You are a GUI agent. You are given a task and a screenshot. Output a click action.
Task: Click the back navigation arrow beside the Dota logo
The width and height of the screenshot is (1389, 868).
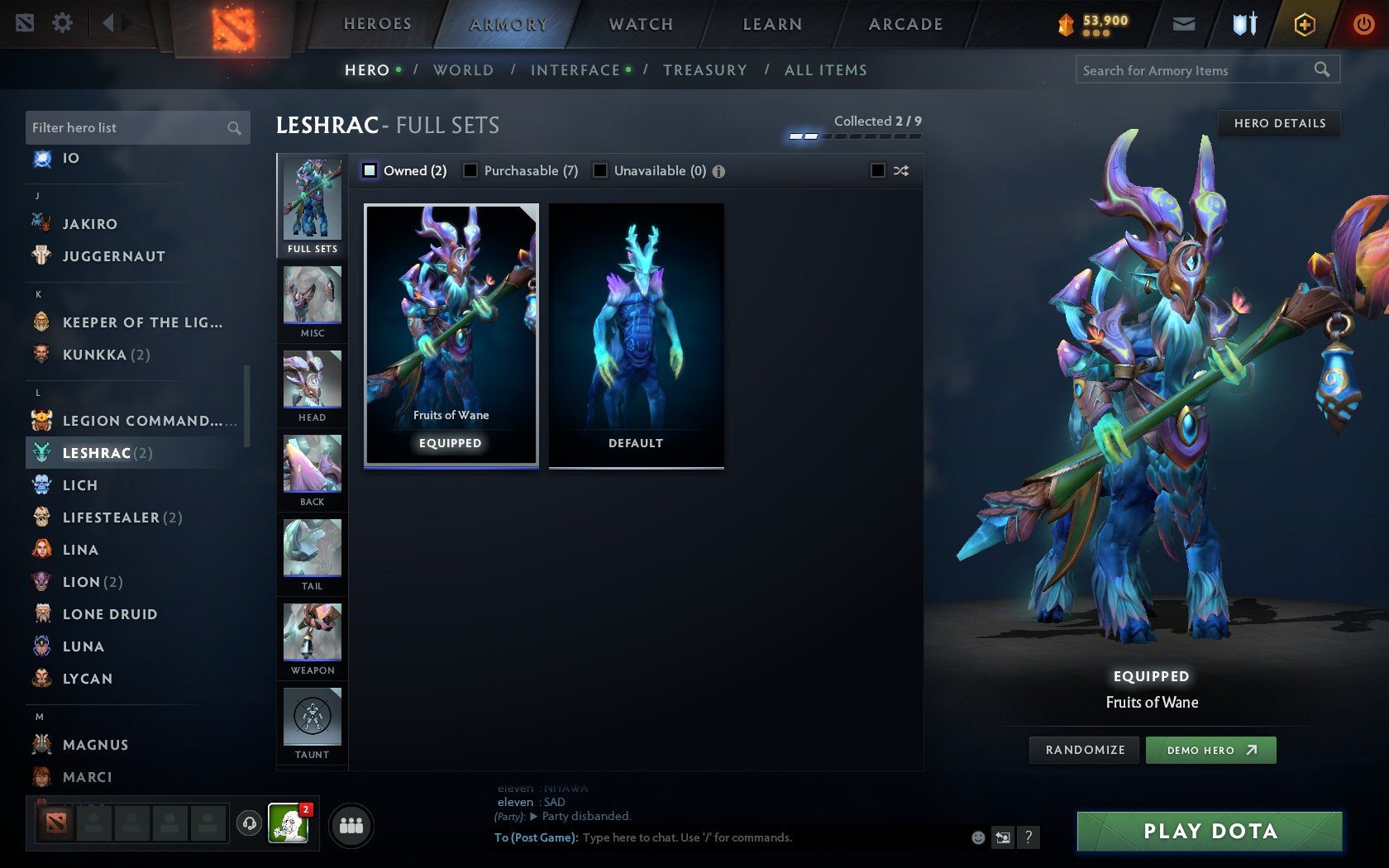(110, 22)
